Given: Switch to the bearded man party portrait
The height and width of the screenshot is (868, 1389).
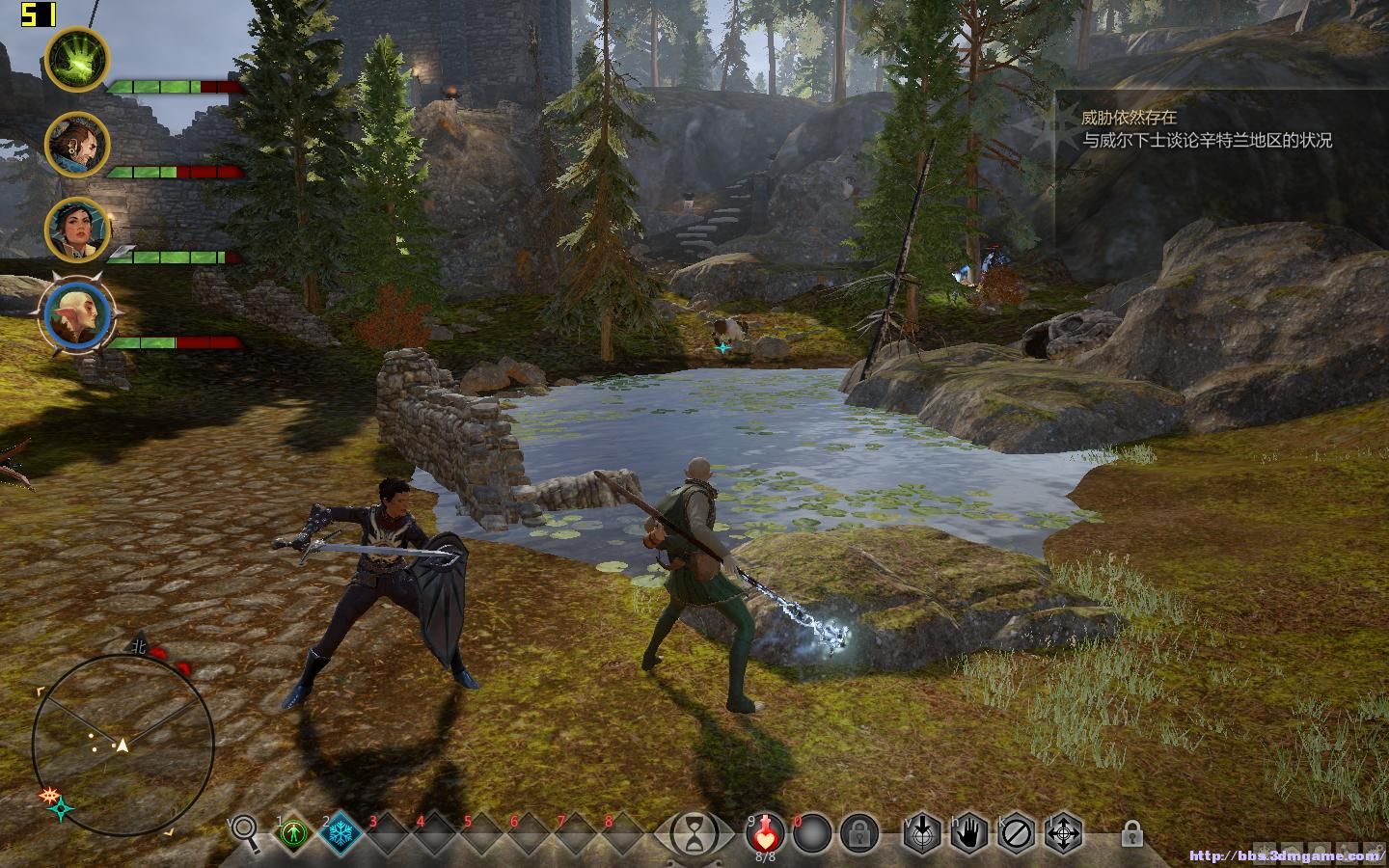Looking at the screenshot, I should point(77,145).
